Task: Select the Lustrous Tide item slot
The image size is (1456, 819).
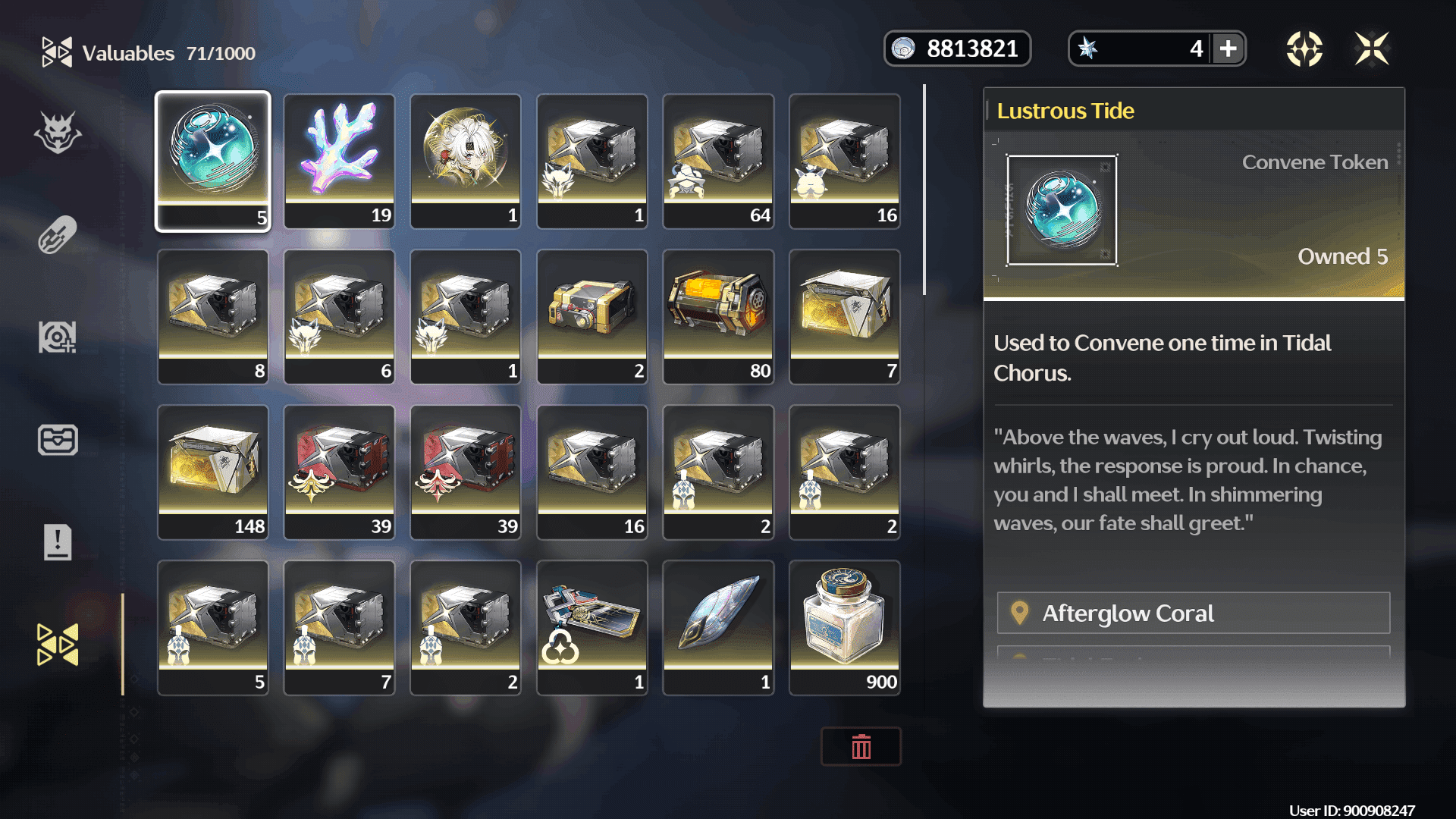Action: pyautogui.click(x=213, y=161)
